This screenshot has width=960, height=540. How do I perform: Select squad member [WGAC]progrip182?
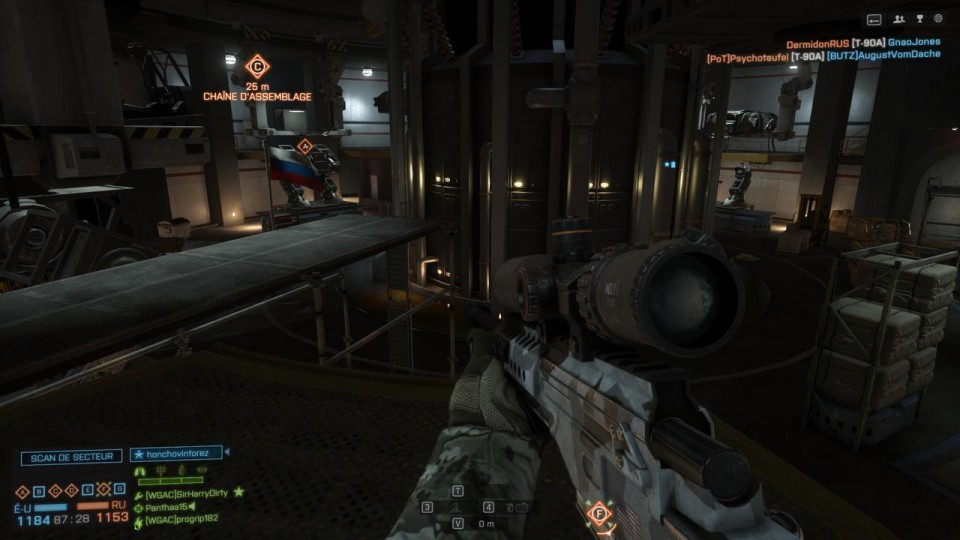181,519
